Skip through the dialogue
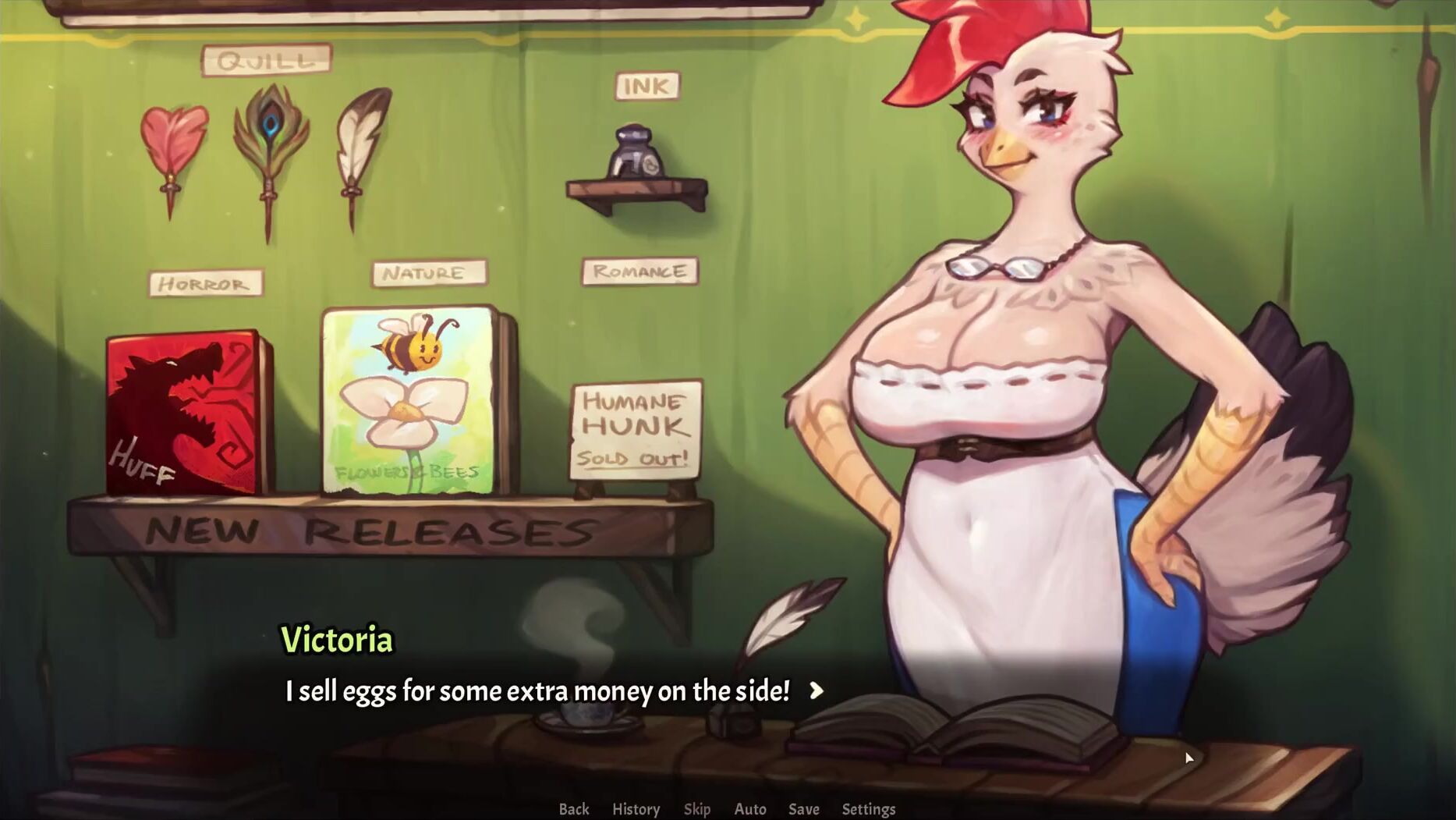The width and height of the screenshot is (1456, 820). (x=696, y=809)
